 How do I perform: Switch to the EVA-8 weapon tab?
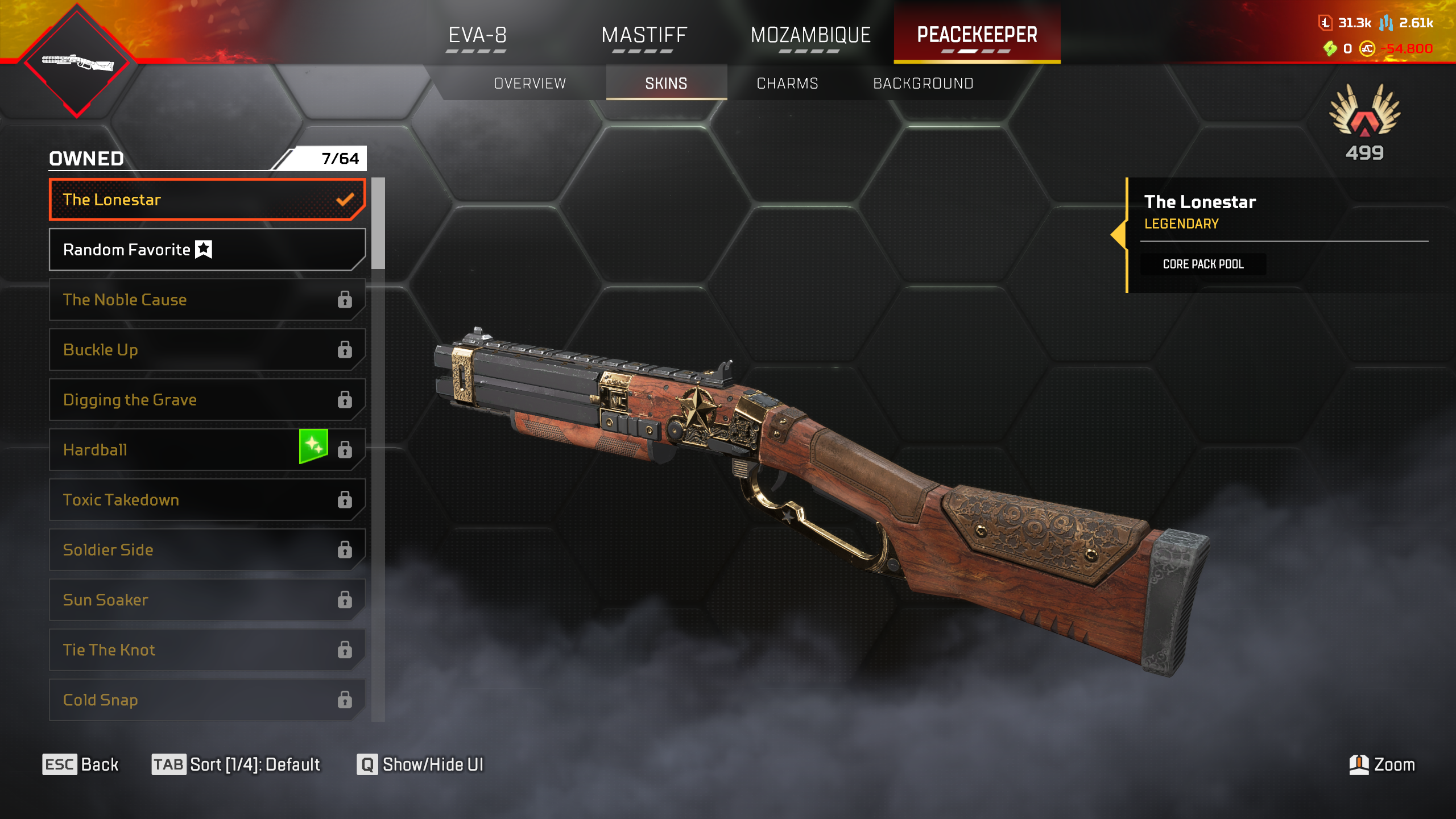[x=477, y=35]
